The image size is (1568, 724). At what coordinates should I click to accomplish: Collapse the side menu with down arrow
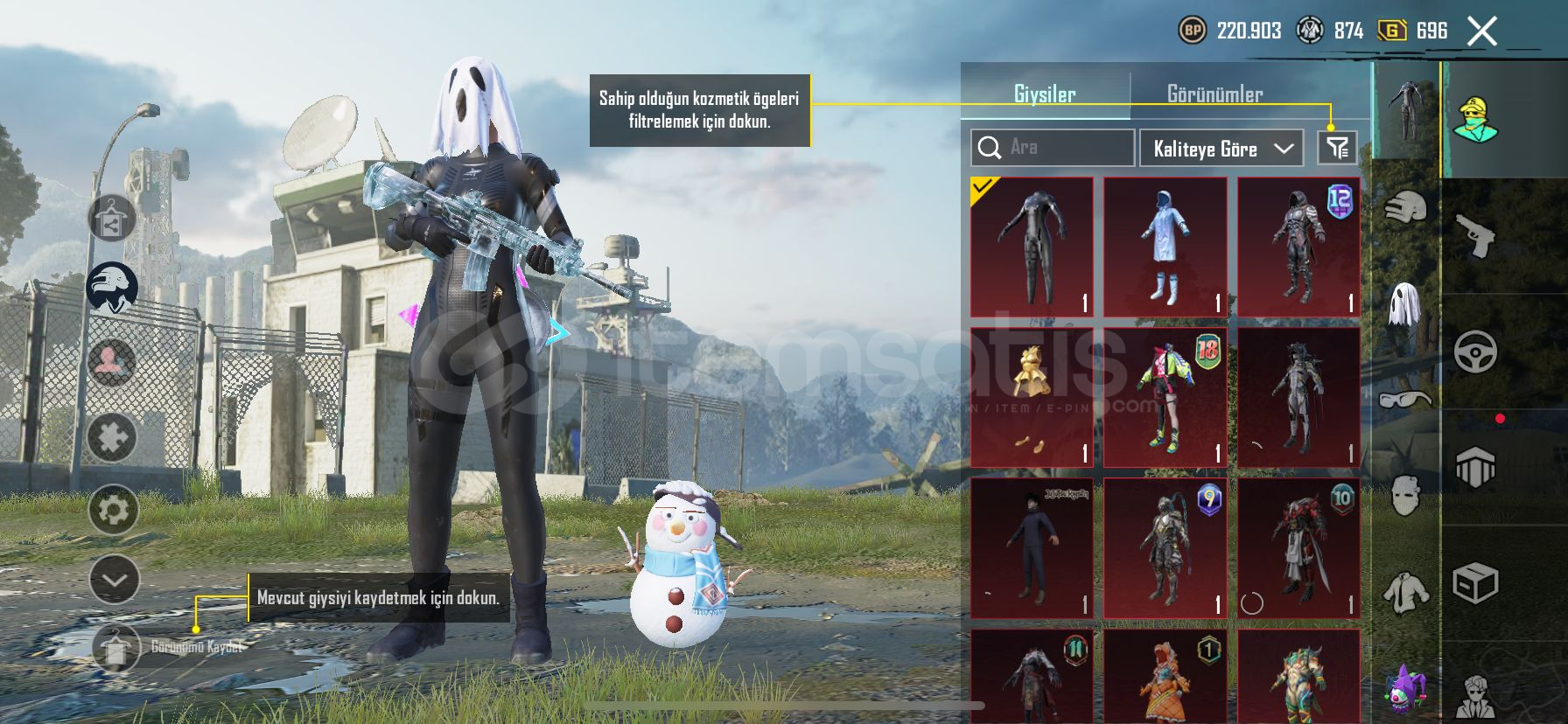[114, 580]
